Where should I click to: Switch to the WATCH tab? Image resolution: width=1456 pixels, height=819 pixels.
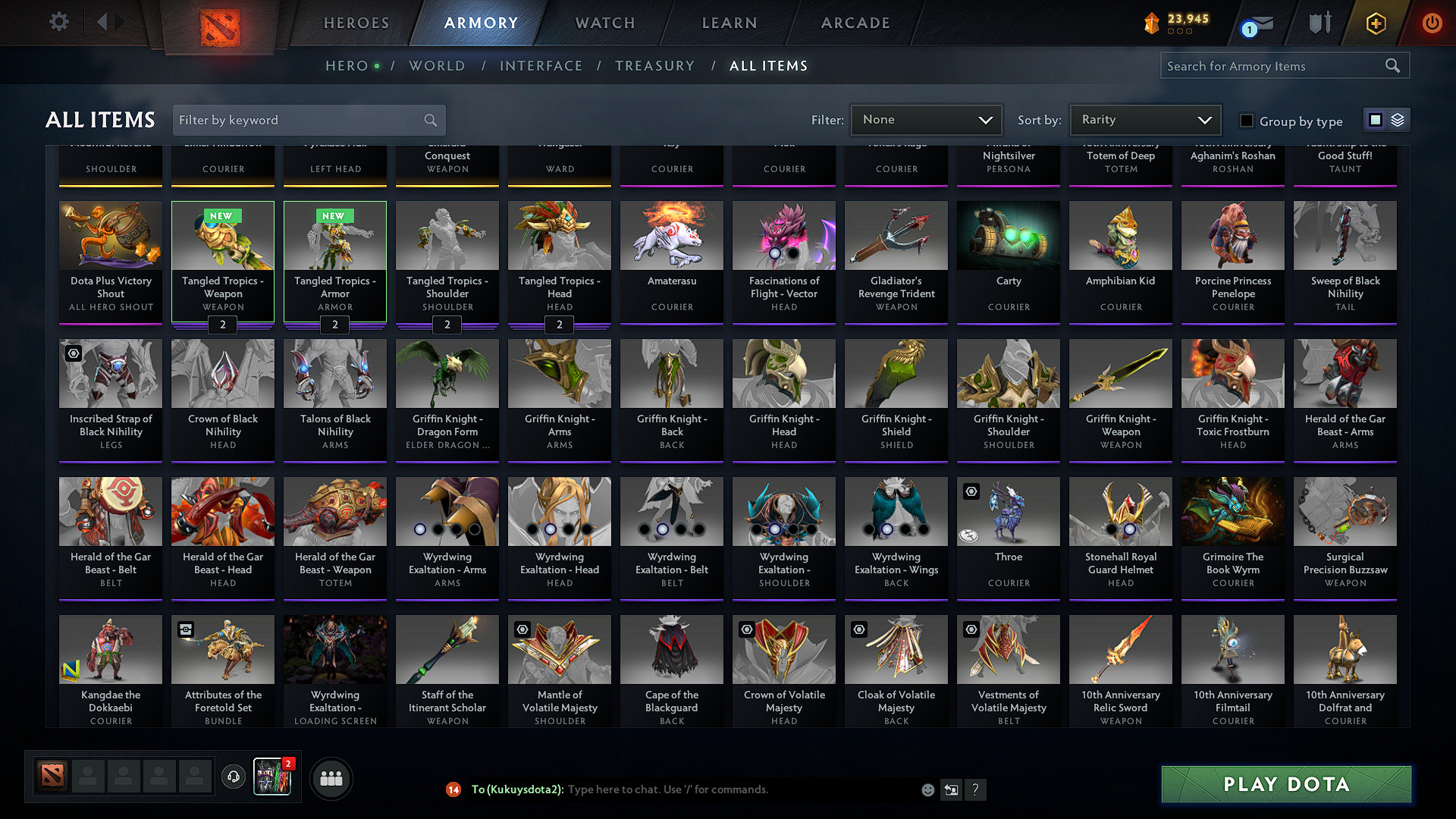tap(604, 23)
